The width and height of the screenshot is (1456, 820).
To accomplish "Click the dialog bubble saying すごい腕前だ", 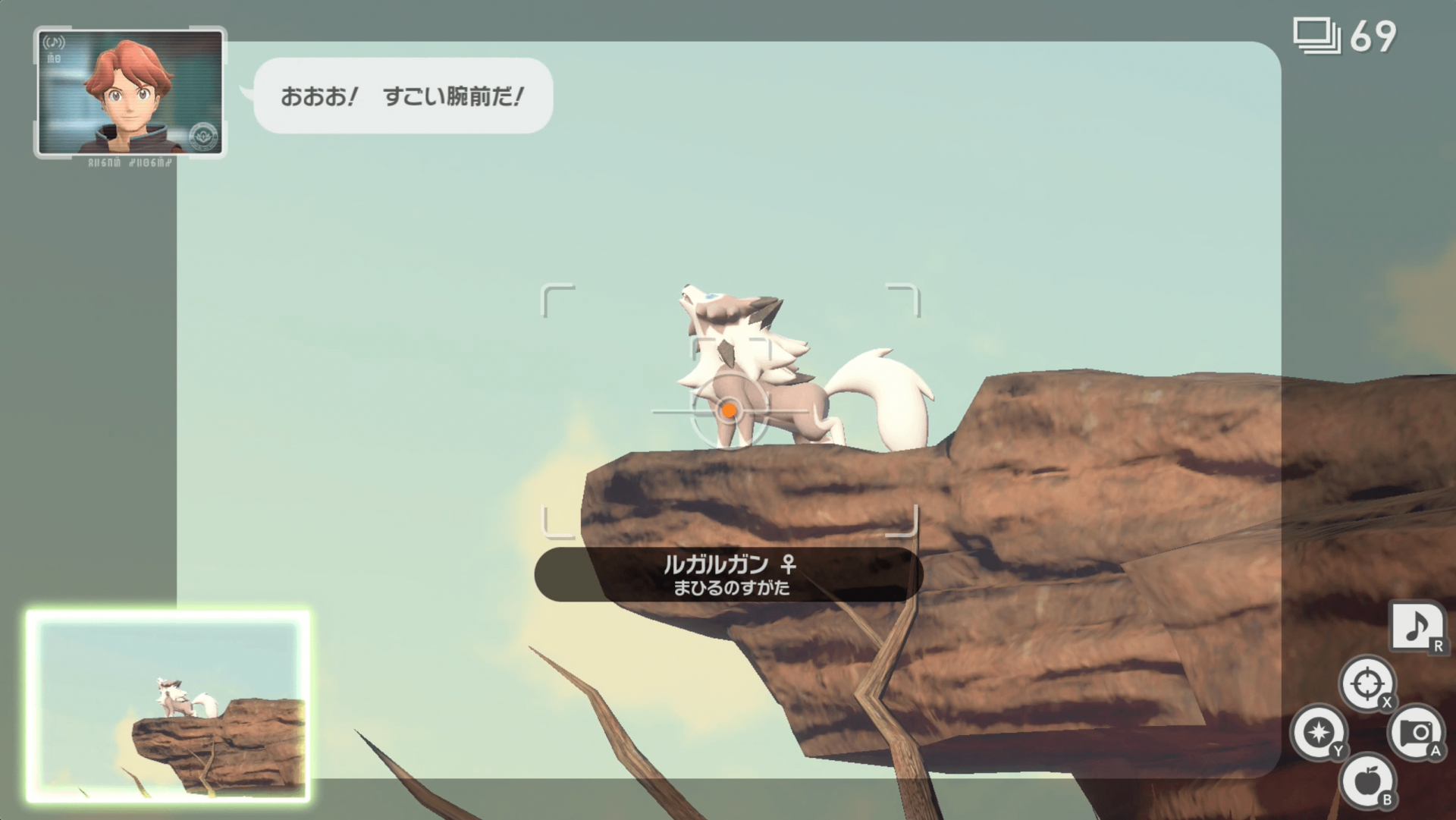I will pyautogui.click(x=402, y=96).
